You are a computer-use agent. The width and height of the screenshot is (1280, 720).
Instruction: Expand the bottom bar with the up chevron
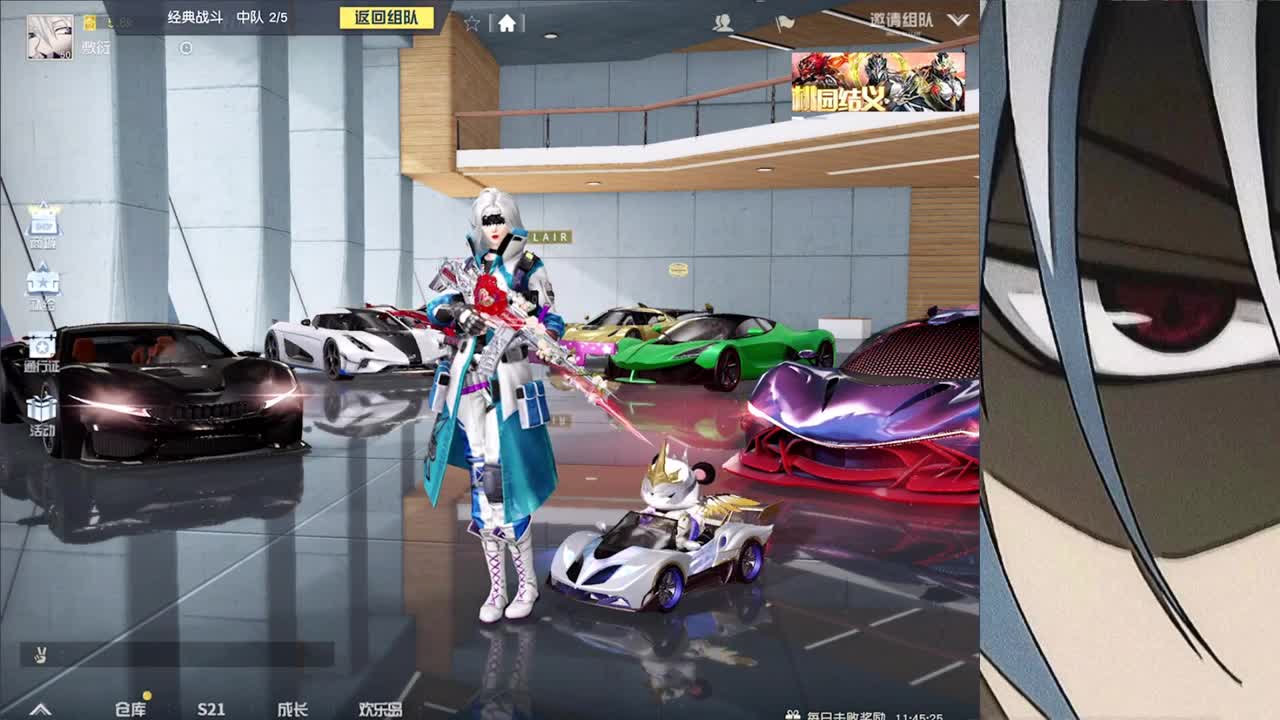click(38, 707)
